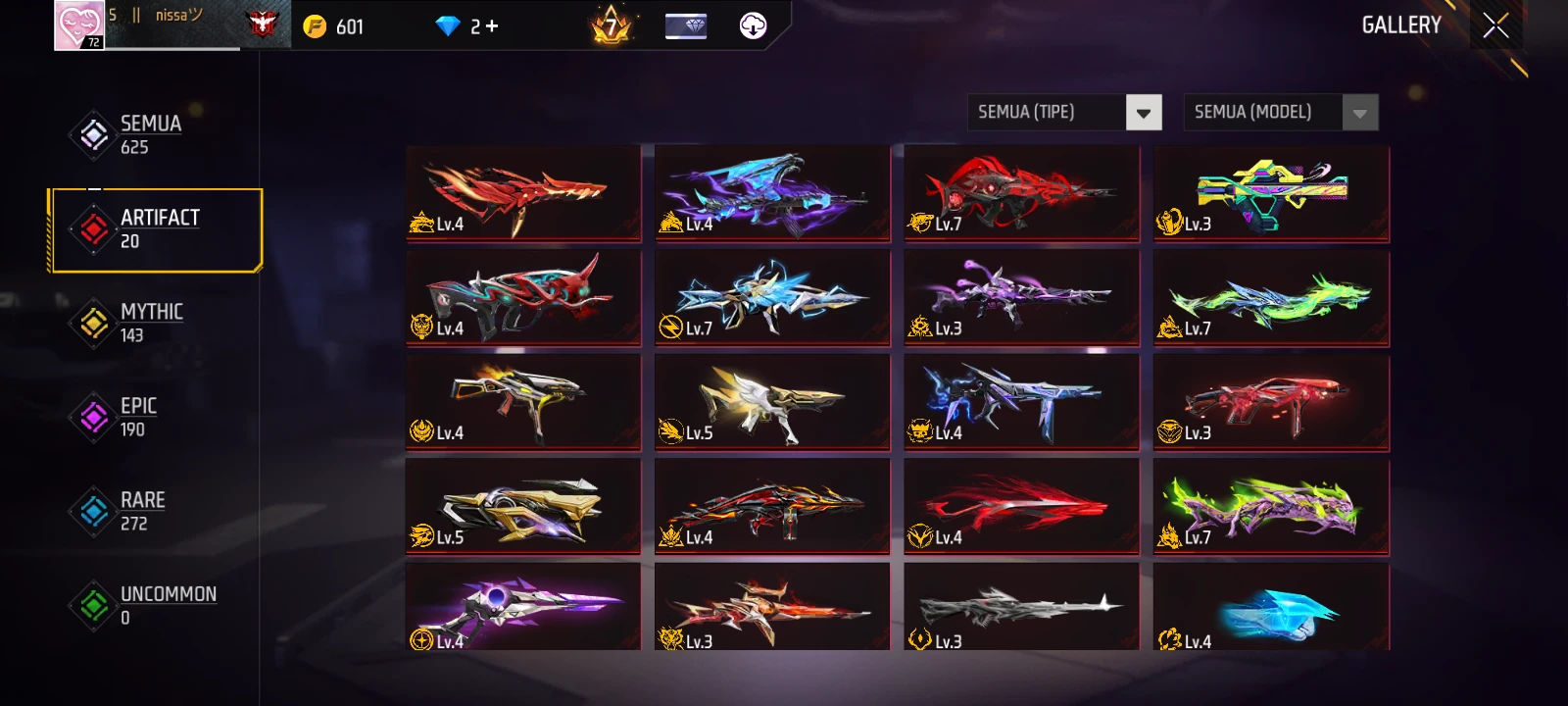The image size is (1568, 706).
Task: Open the diamond voucher card icon
Action: coord(686,25)
